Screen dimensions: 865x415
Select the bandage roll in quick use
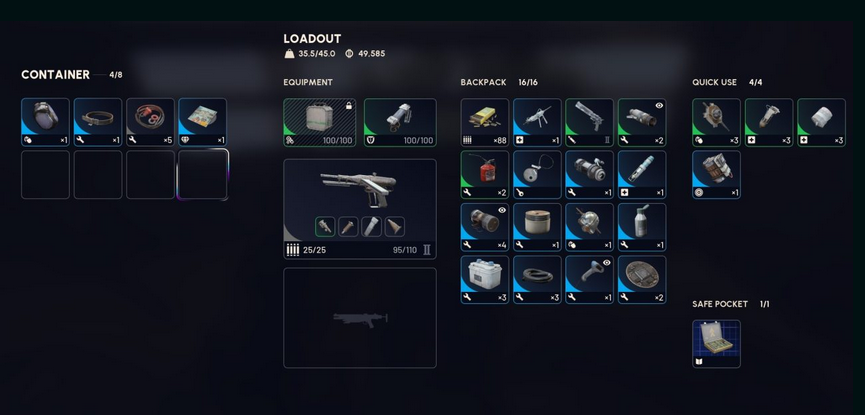[821, 122]
